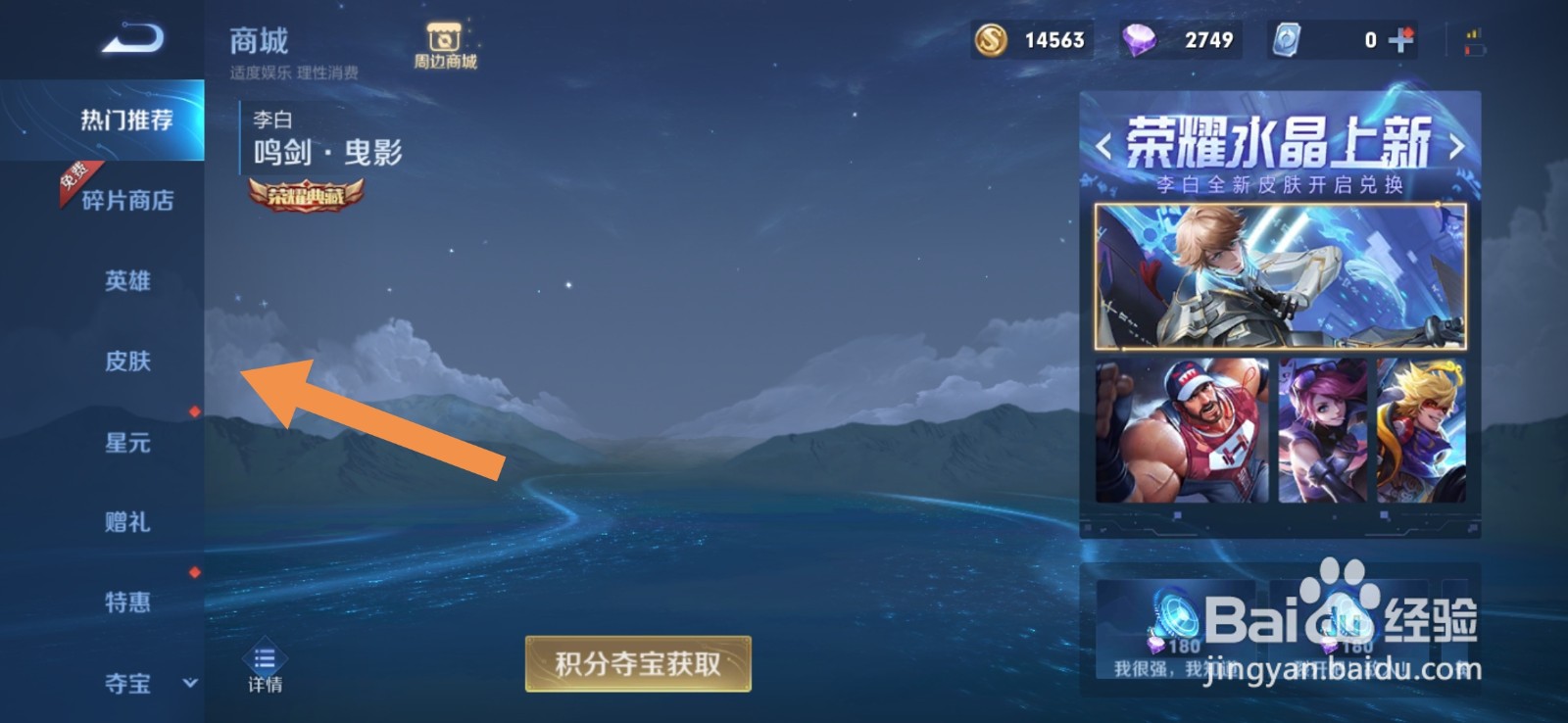Image resolution: width=1568 pixels, height=723 pixels.
Task: Switch to the 皮肤 tab
Action: (125, 361)
